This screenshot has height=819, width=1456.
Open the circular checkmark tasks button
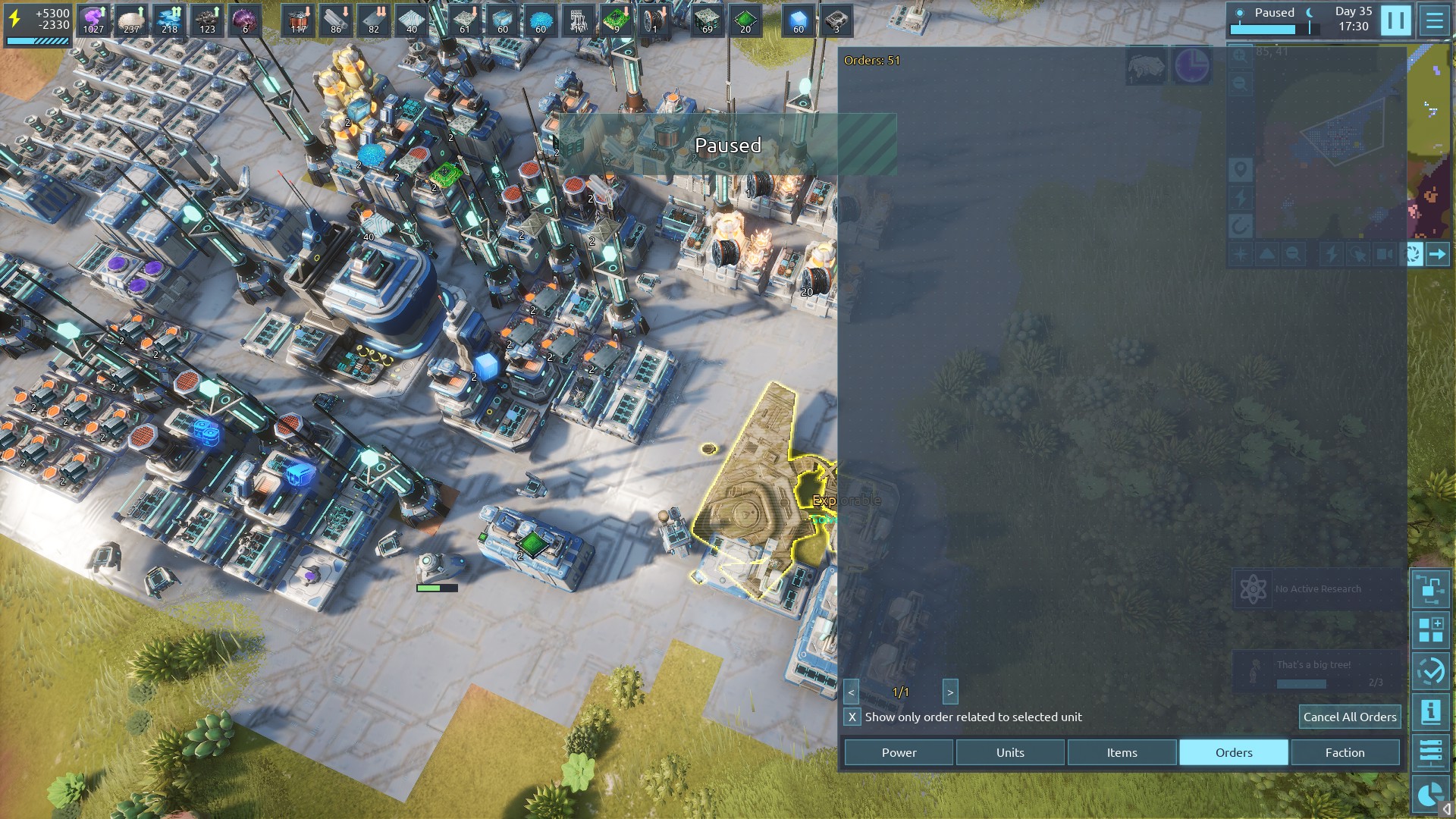click(x=1430, y=671)
